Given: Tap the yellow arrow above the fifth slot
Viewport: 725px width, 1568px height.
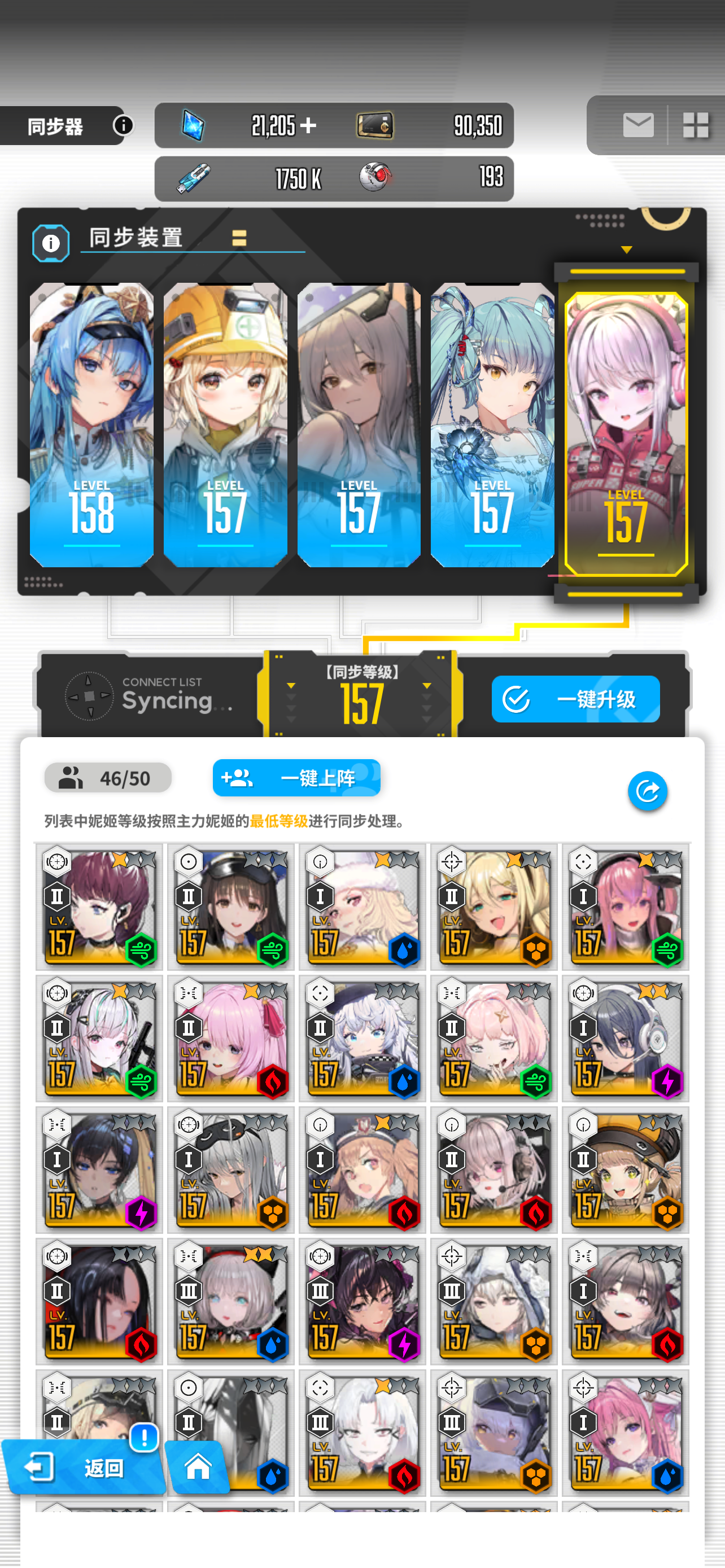Looking at the screenshot, I should click(626, 248).
